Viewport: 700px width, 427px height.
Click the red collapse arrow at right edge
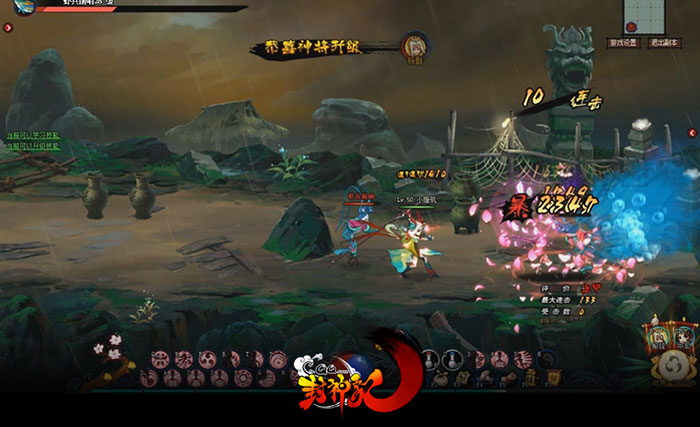tap(691, 132)
